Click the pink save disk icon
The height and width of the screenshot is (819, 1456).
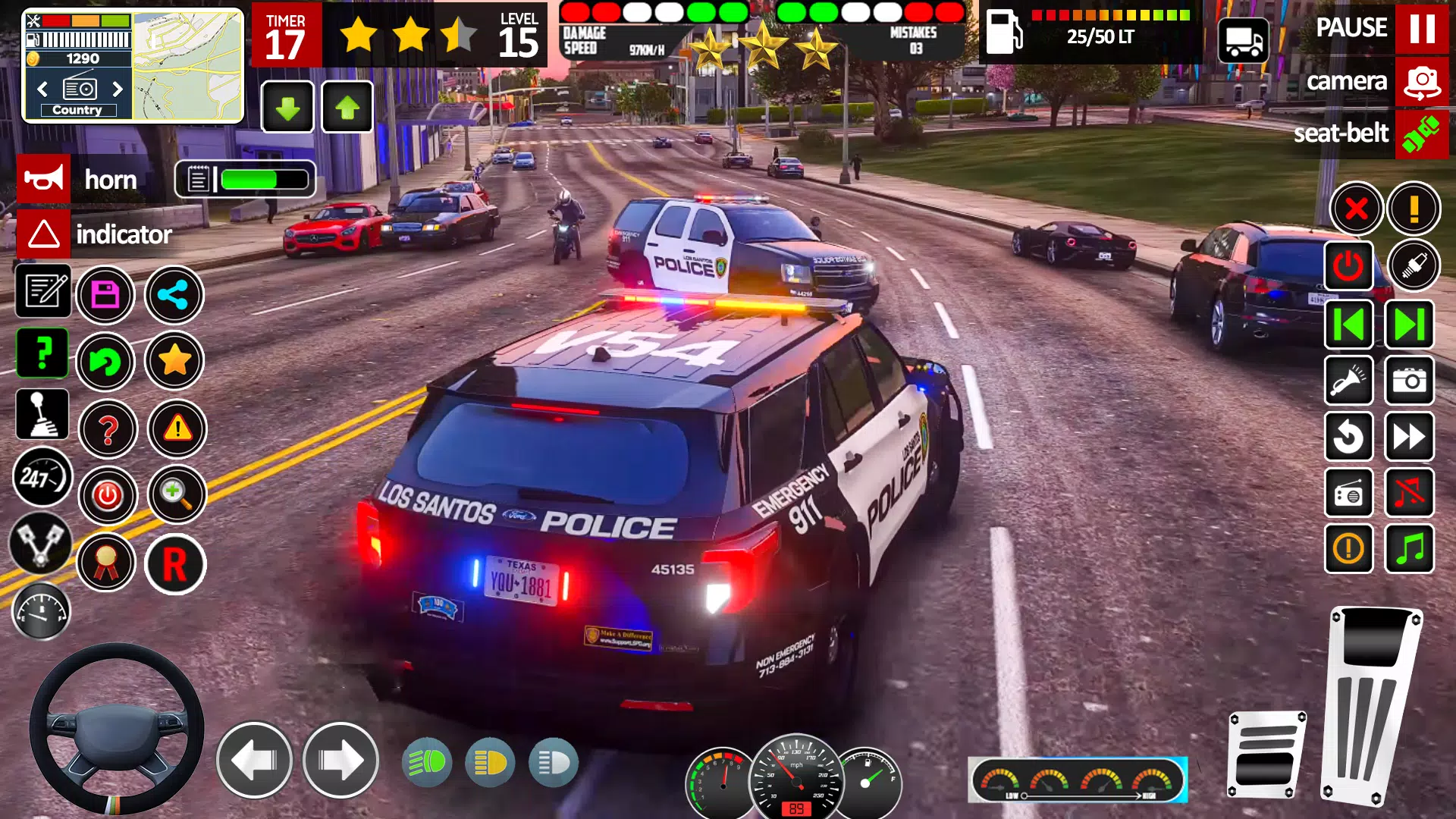(x=105, y=295)
